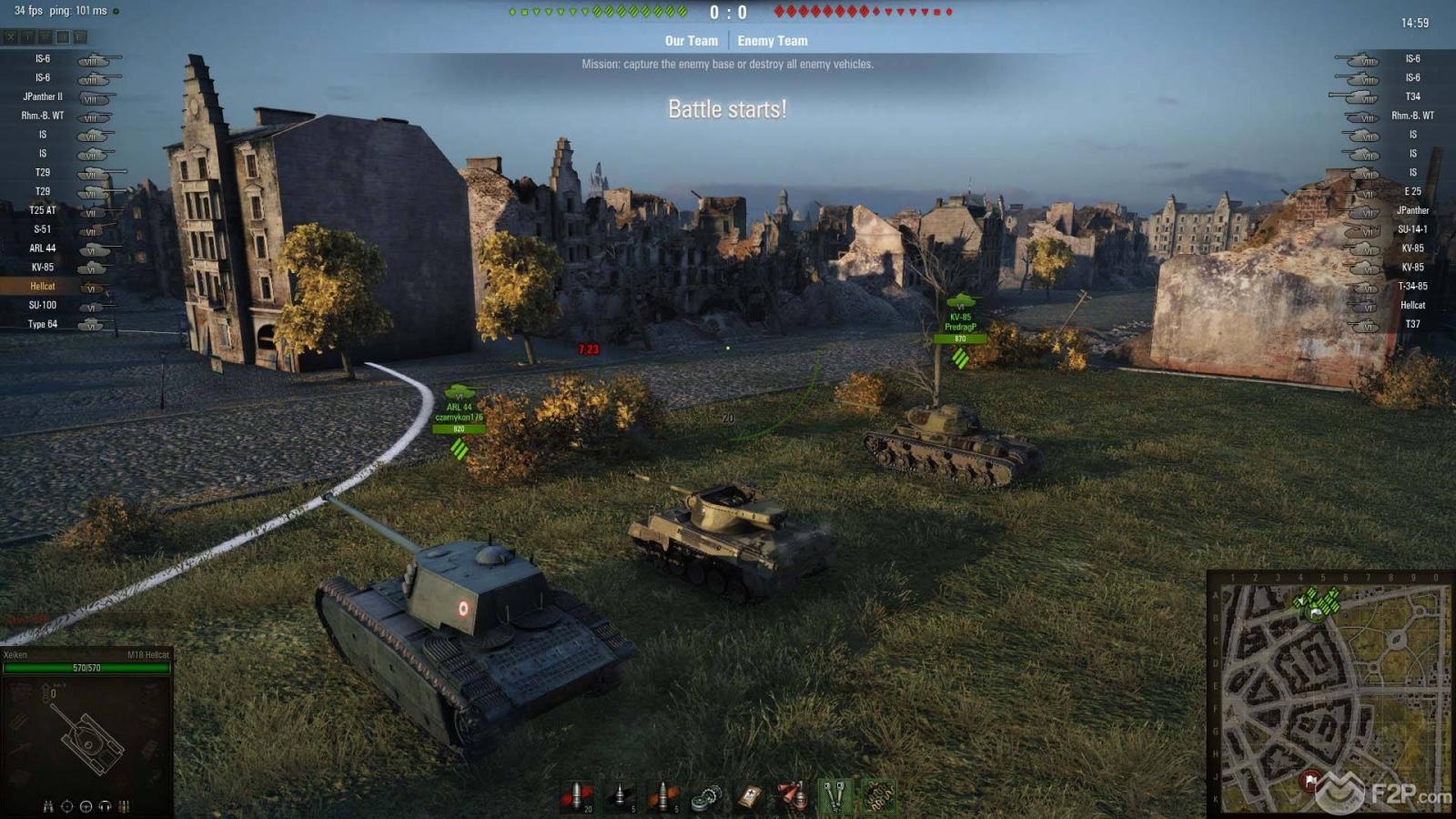Choose the E 25 enemy roster entry
This screenshot has height=819, width=1456.
pyautogui.click(x=1412, y=192)
